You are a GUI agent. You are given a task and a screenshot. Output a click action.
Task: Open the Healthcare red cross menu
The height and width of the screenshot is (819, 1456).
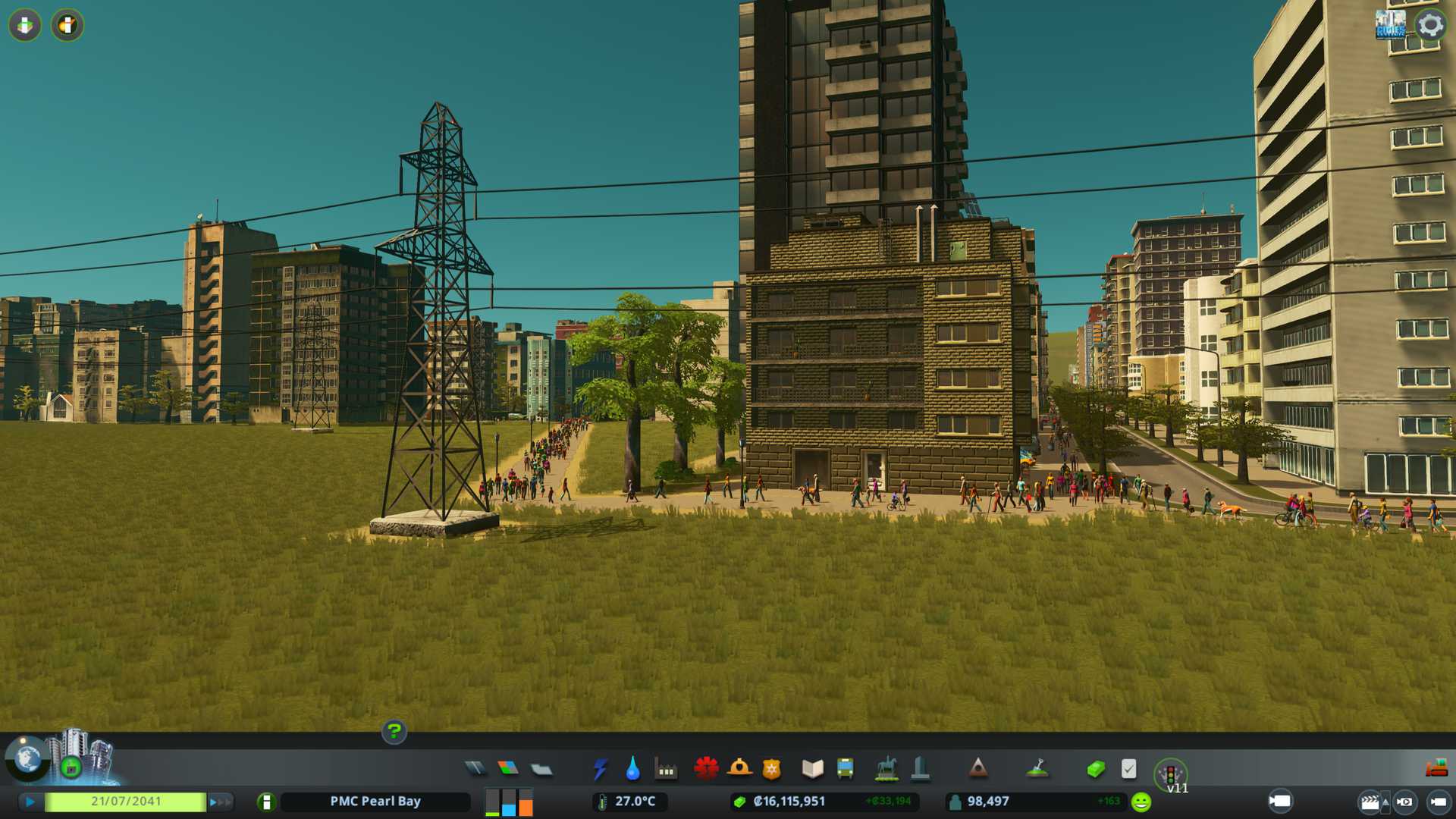point(706,768)
